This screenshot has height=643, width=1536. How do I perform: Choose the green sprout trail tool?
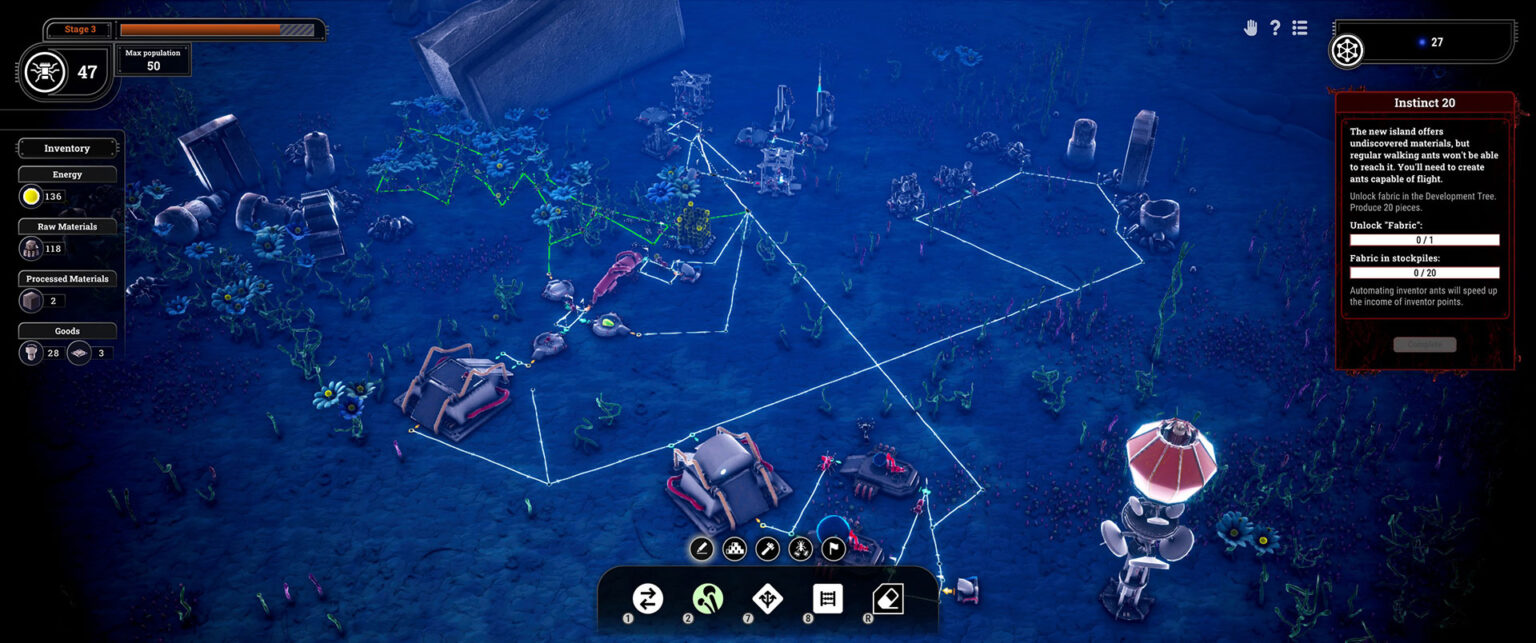(x=707, y=599)
